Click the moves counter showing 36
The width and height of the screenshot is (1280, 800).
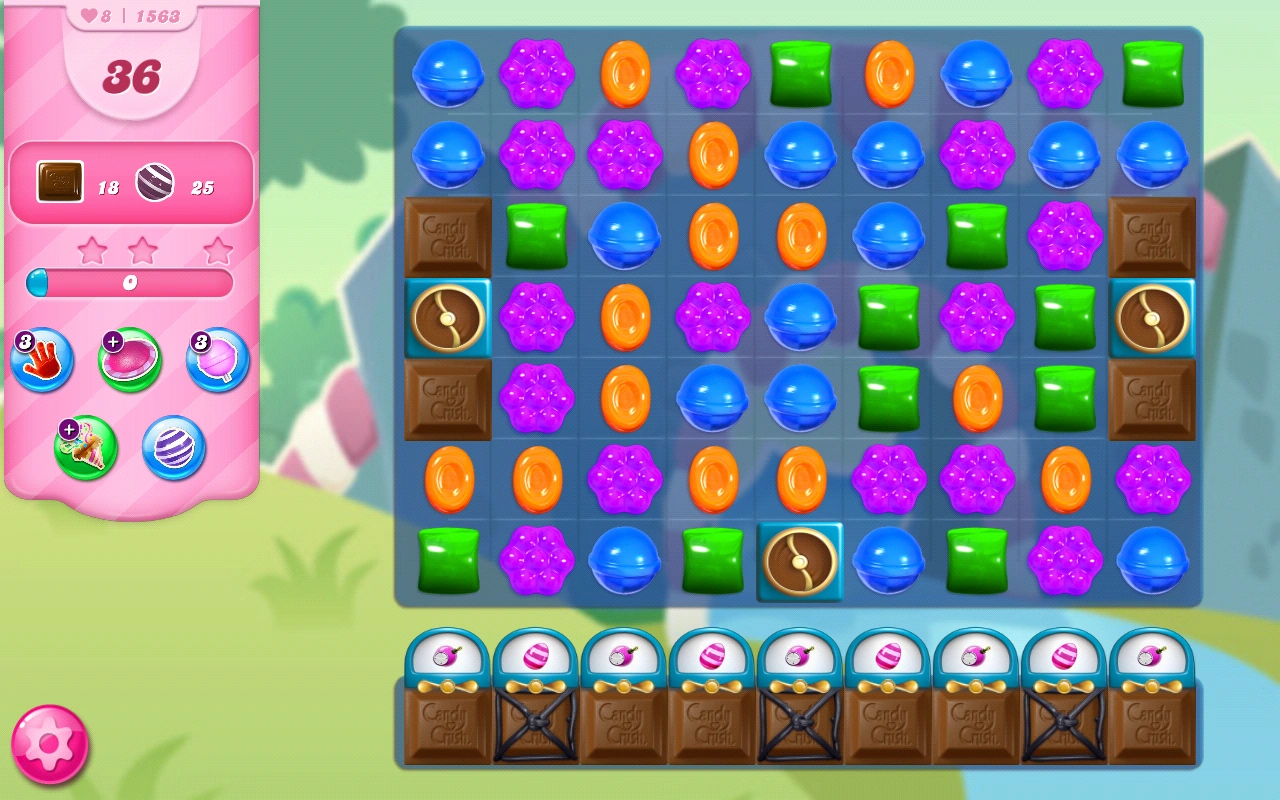pyautogui.click(x=130, y=74)
